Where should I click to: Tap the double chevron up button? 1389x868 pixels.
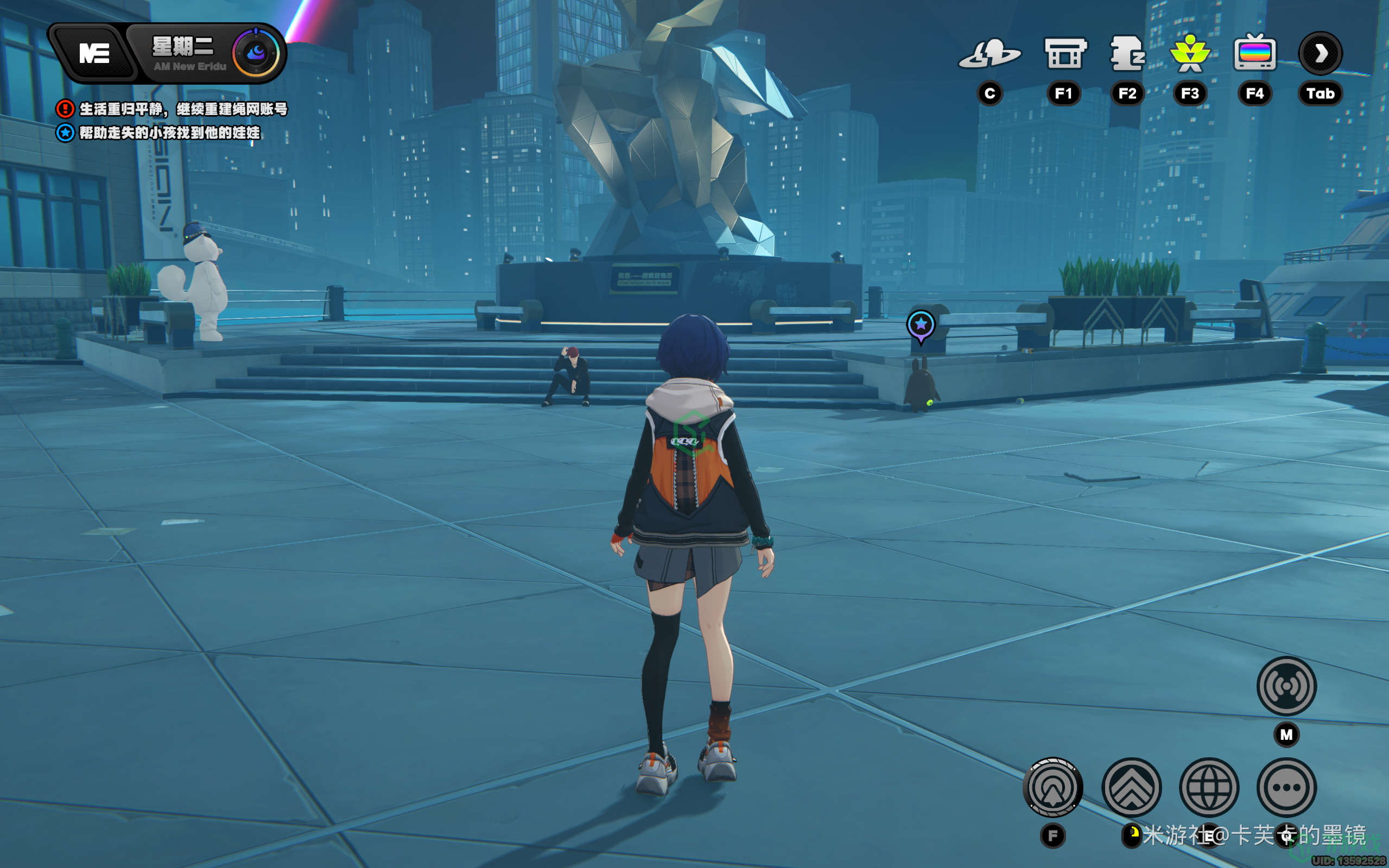(x=1131, y=788)
